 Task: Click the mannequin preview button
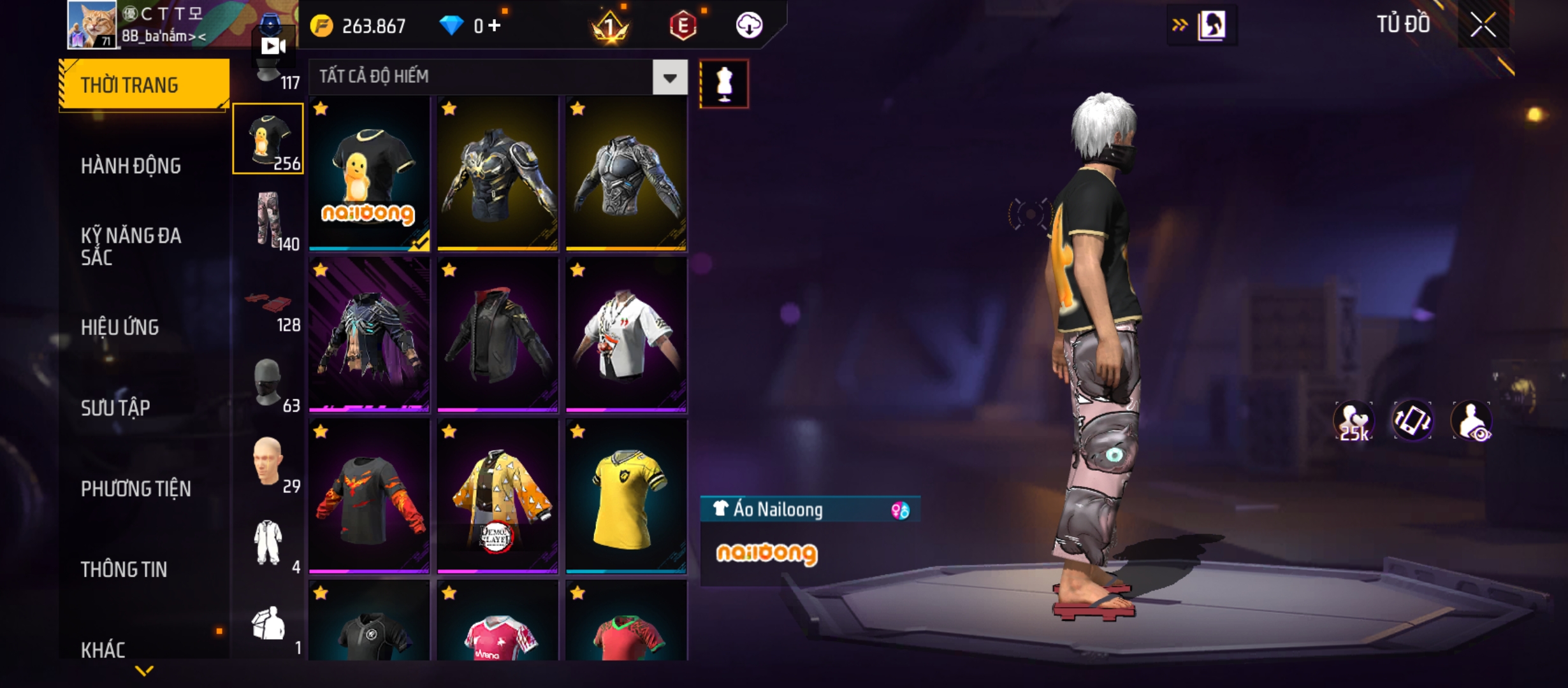(724, 84)
